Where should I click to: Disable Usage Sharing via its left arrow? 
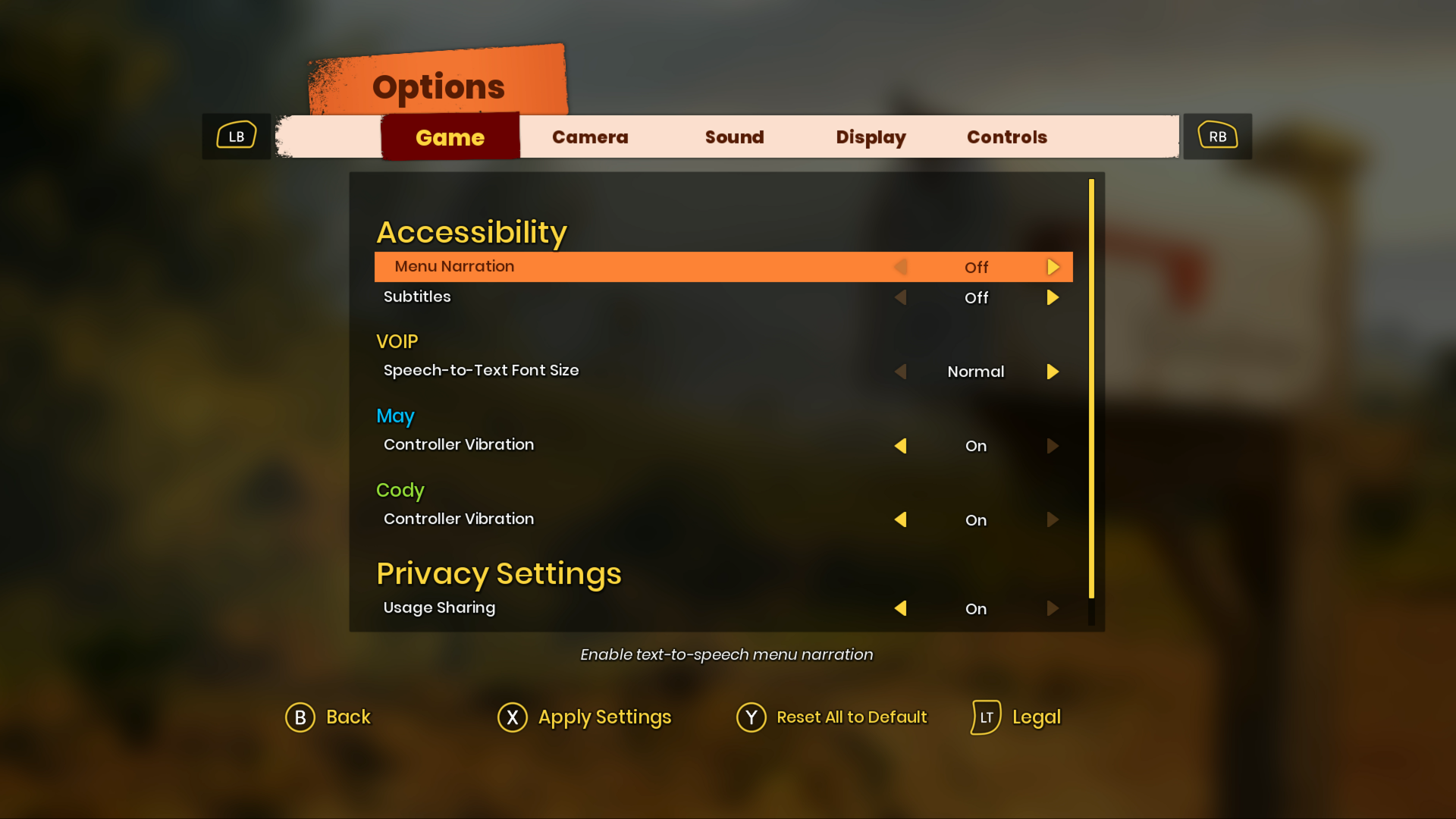click(x=901, y=608)
